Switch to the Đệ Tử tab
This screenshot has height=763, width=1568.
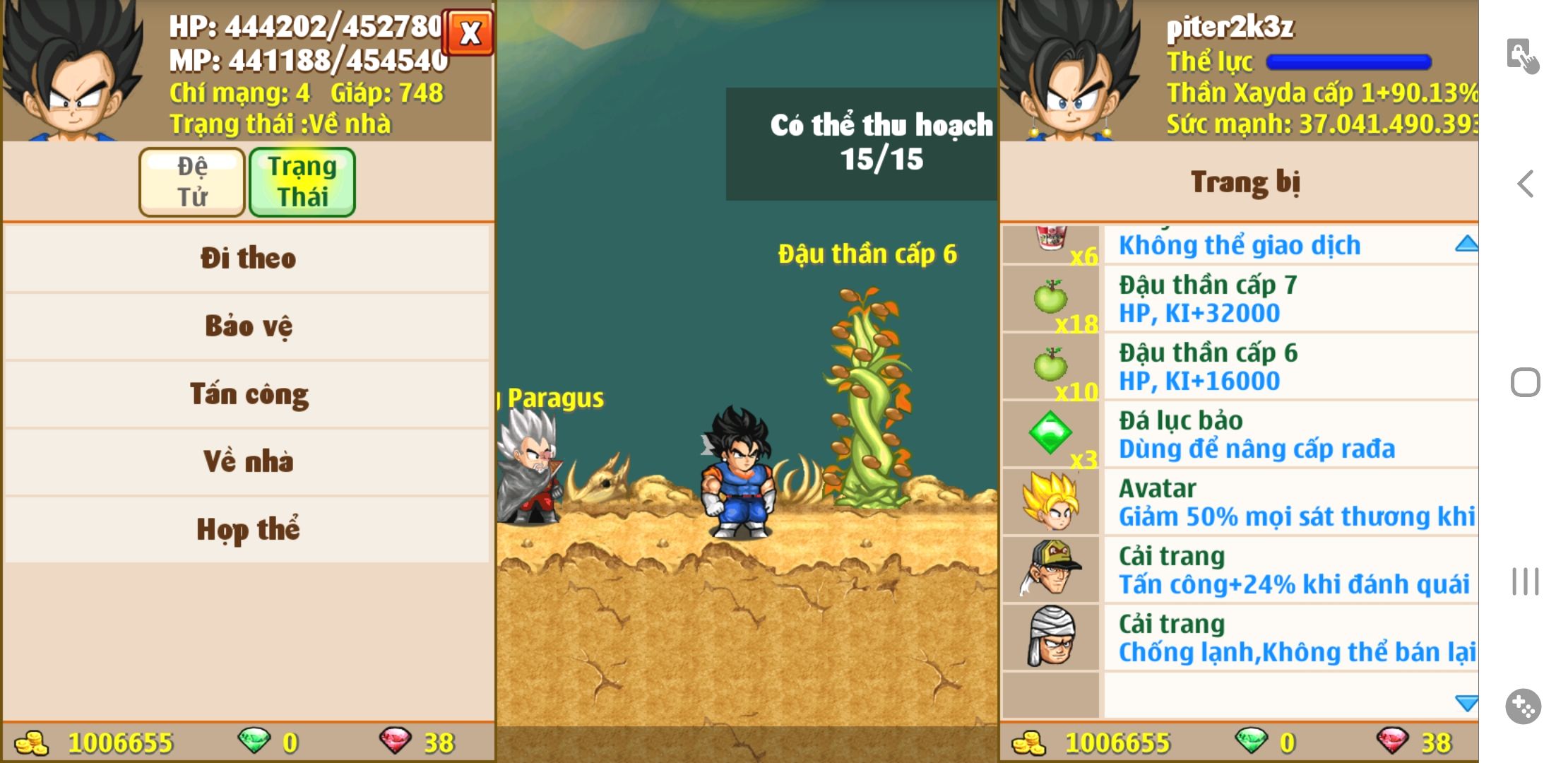pyautogui.click(x=192, y=182)
